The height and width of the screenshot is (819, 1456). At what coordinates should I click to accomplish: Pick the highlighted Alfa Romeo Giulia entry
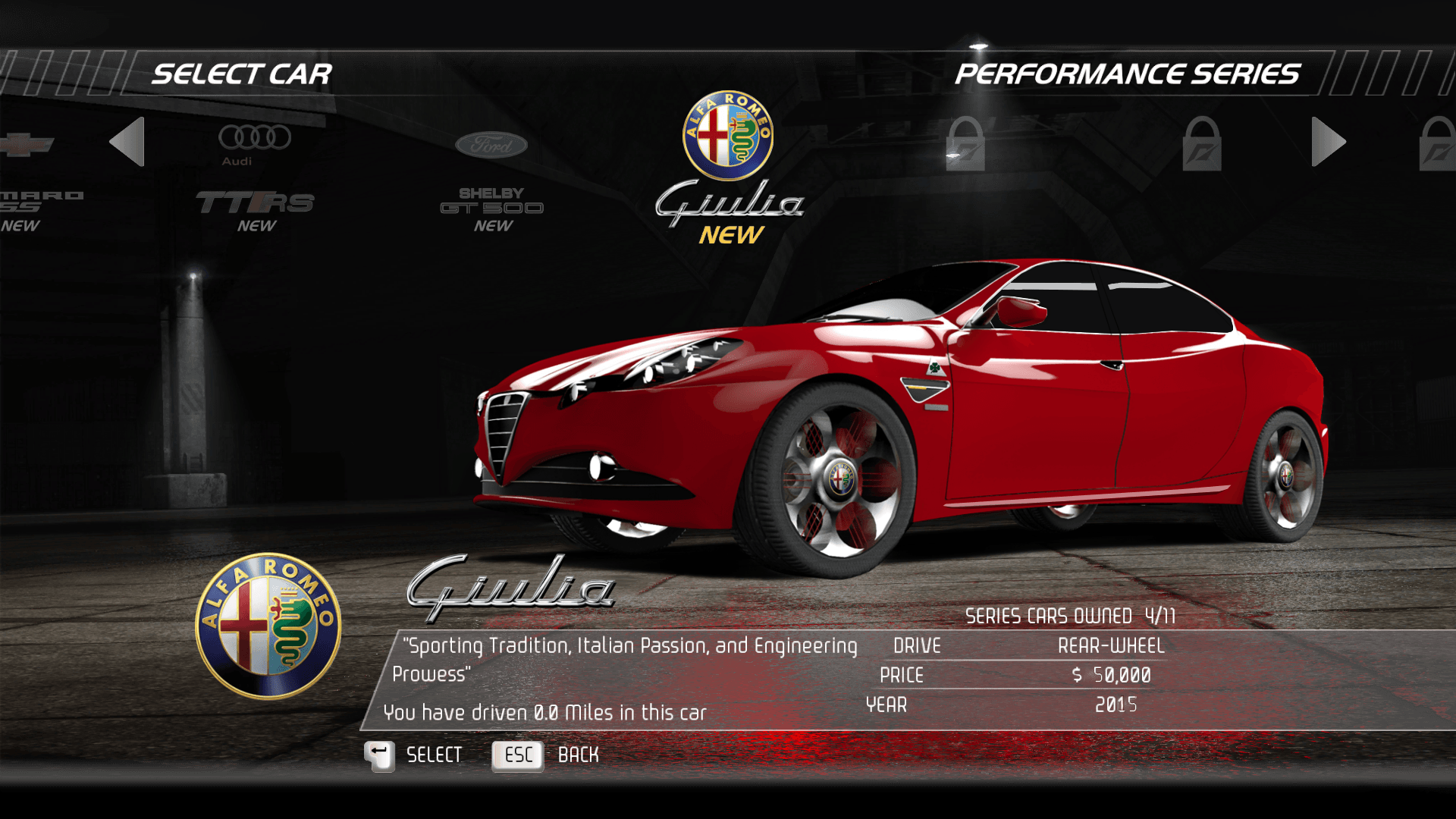pyautogui.click(x=728, y=168)
